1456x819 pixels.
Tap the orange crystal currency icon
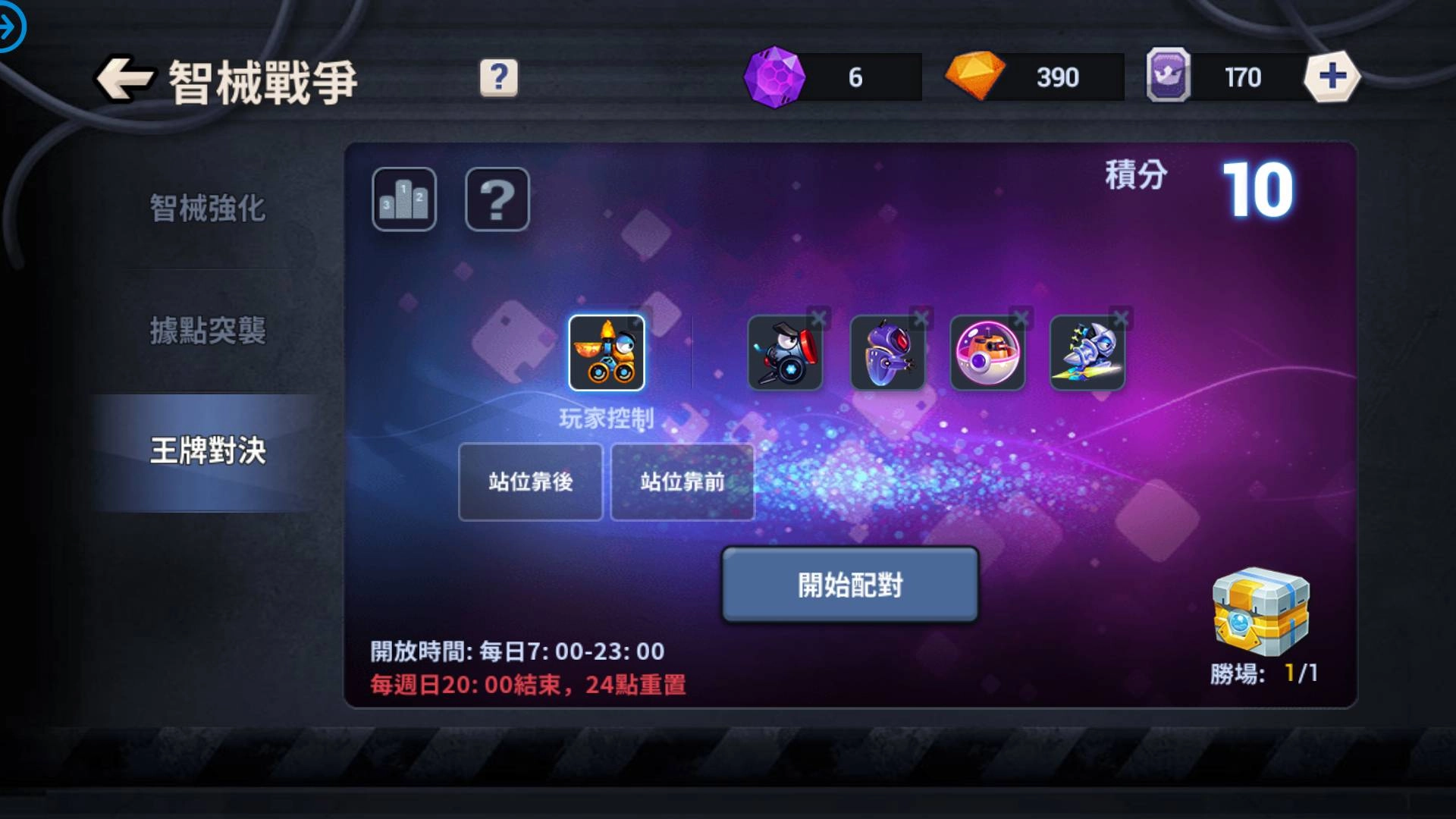[x=978, y=76]
